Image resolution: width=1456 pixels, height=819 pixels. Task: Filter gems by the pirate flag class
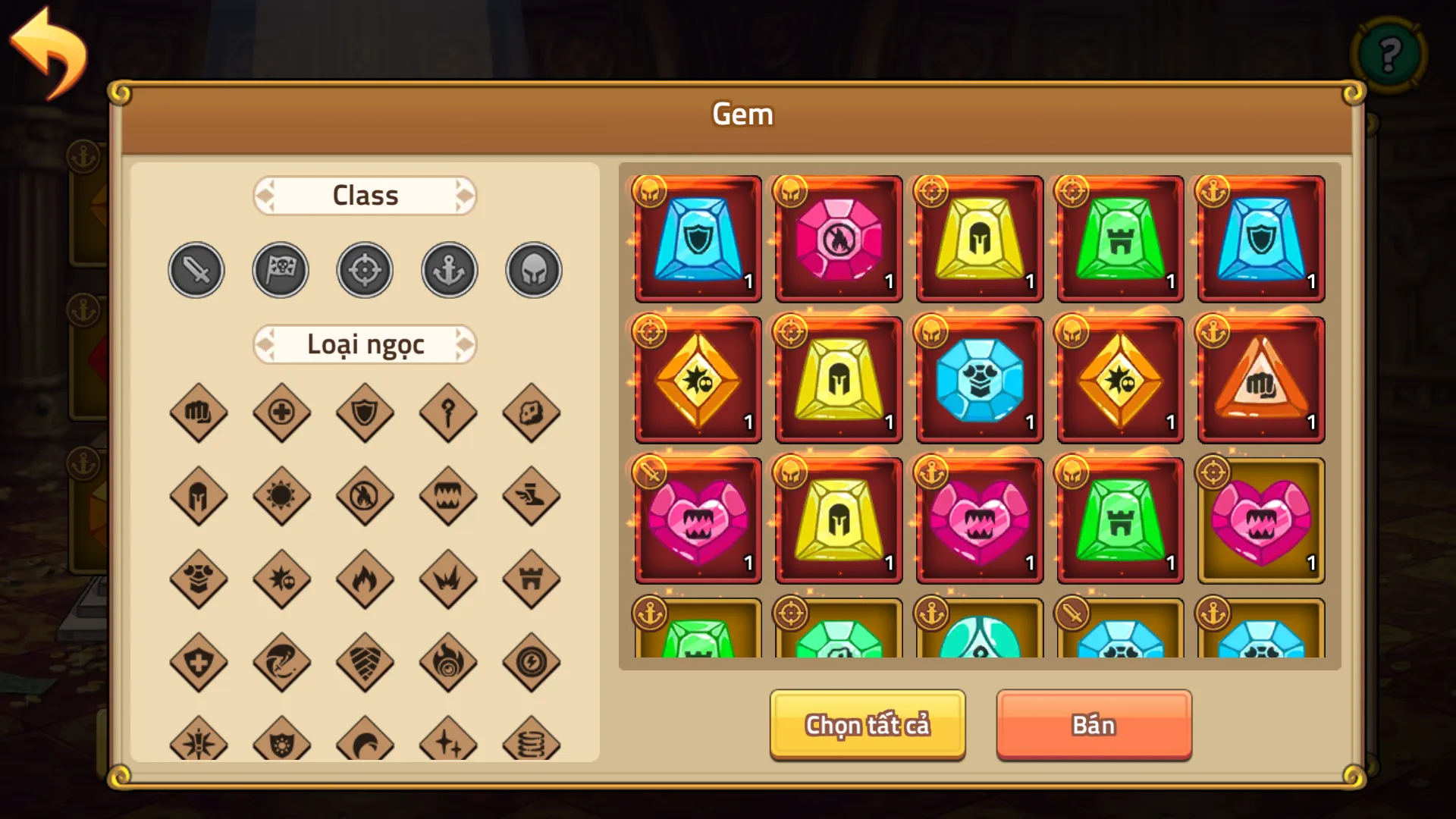pyautogui.click(x=280, y=269)
